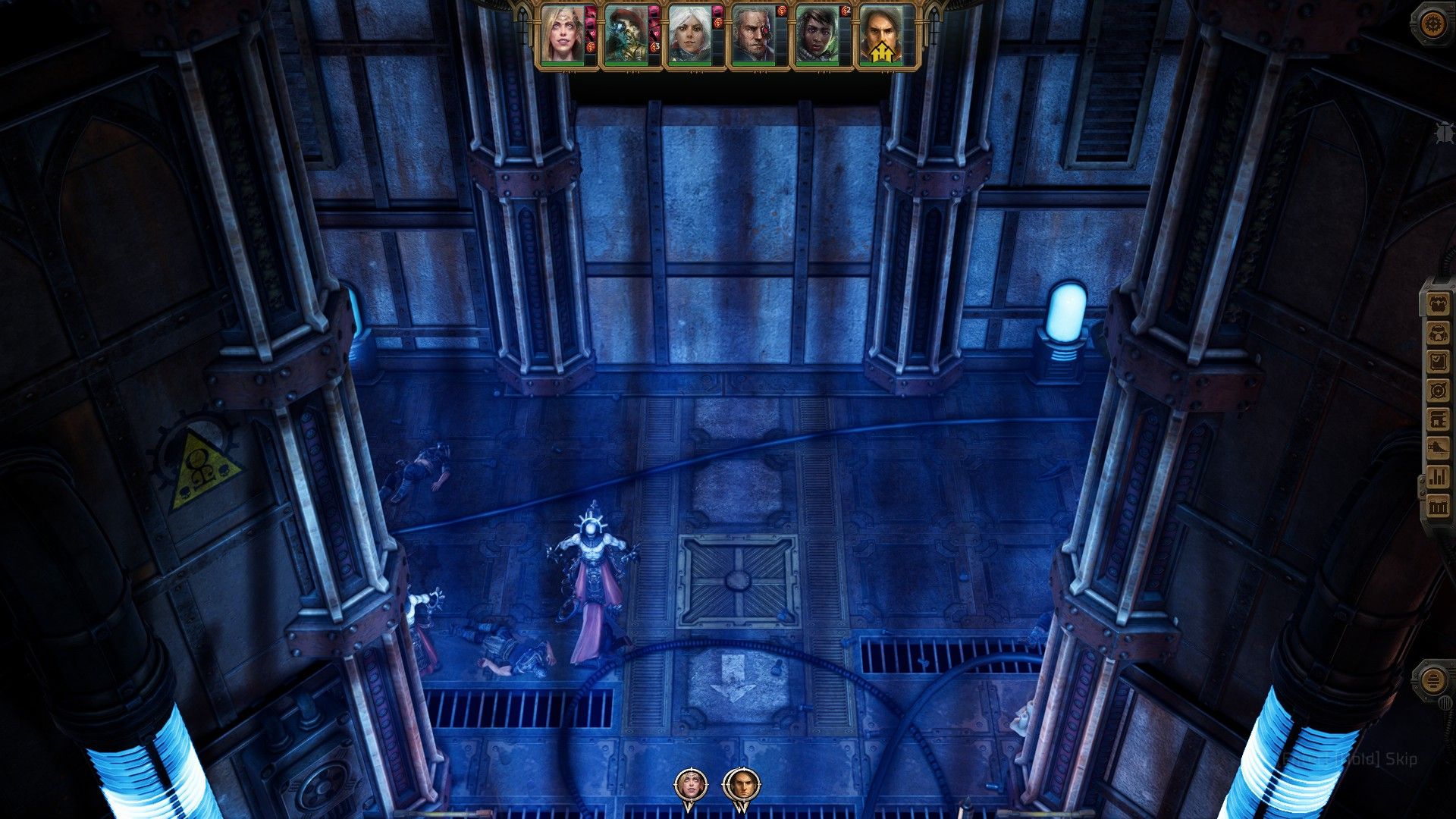Open voidship management via the ship icon
This screenshot has width=1456, height=819.
[x=1437, y=447]
